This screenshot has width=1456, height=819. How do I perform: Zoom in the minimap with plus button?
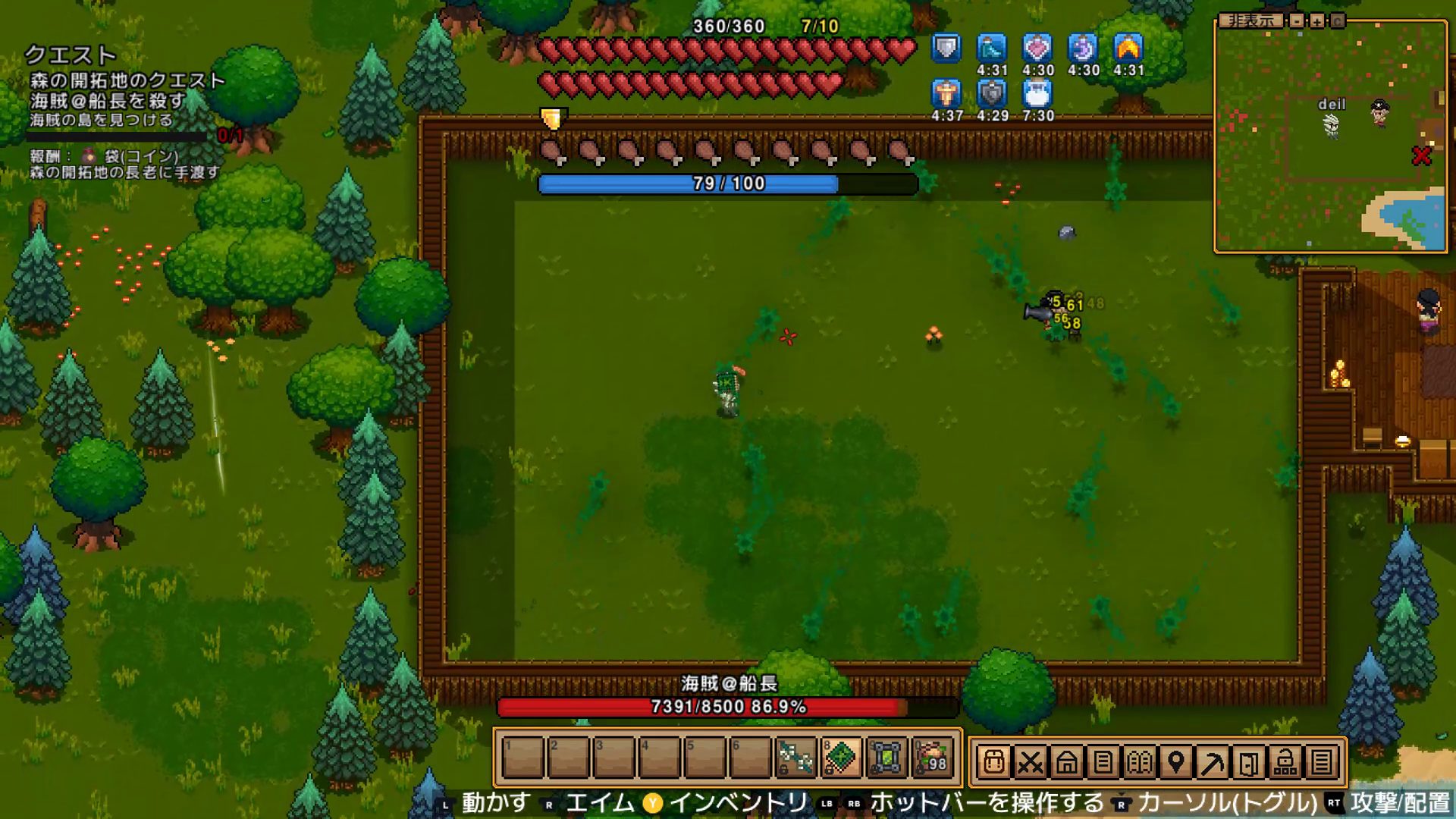click(x=1317, y=20)
